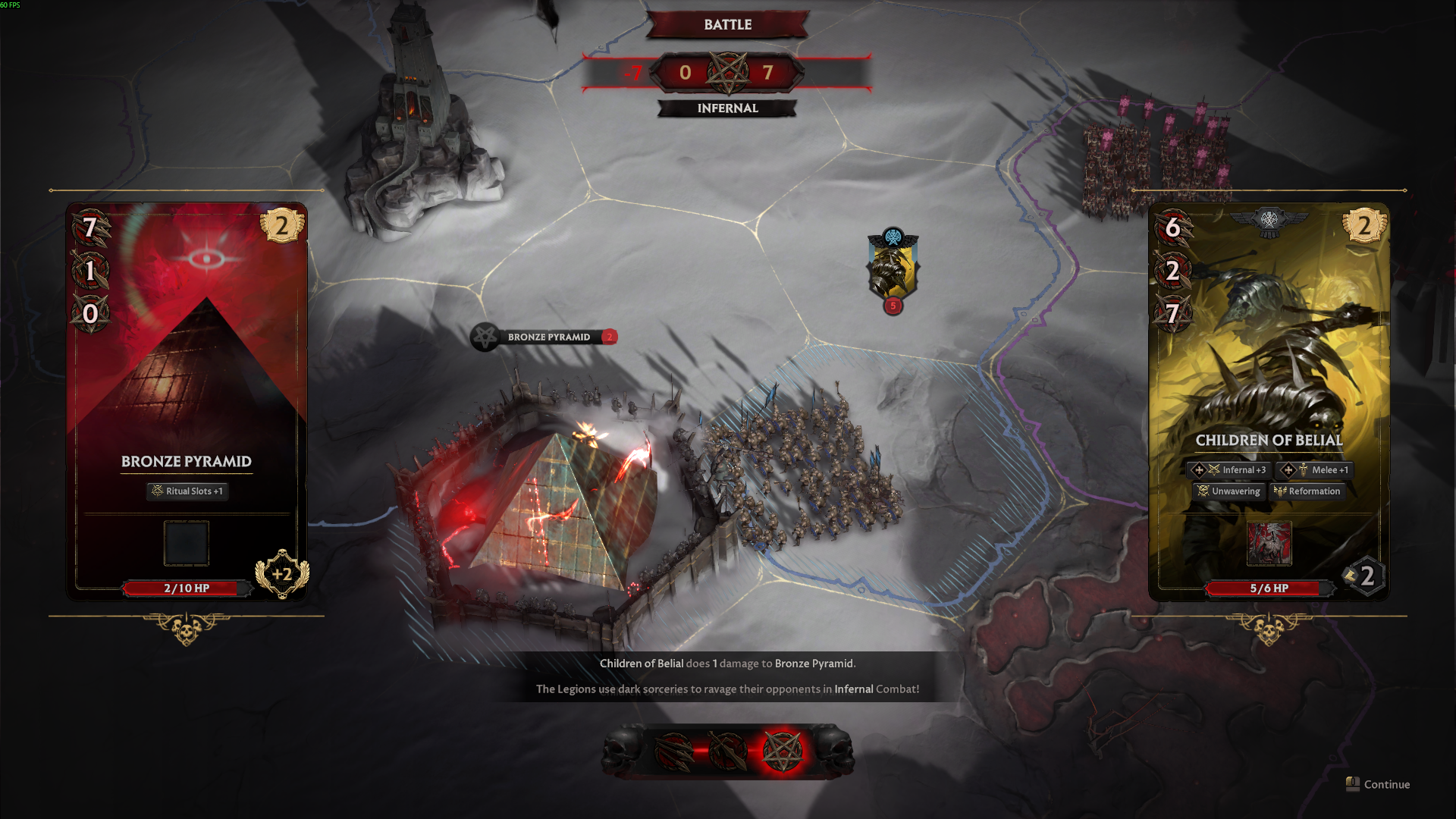Viewport: 1456px width, 819px height.
Task: Select the ranged phase arrows icon
Action: tap(673, 751)
